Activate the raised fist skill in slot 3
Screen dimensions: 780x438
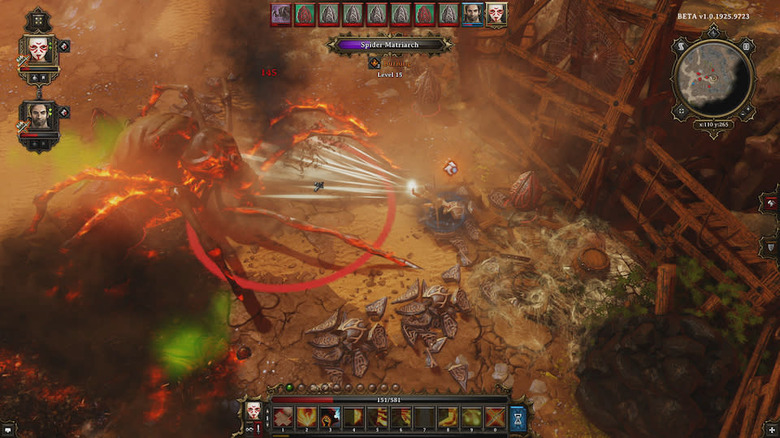tap(328, 417)
